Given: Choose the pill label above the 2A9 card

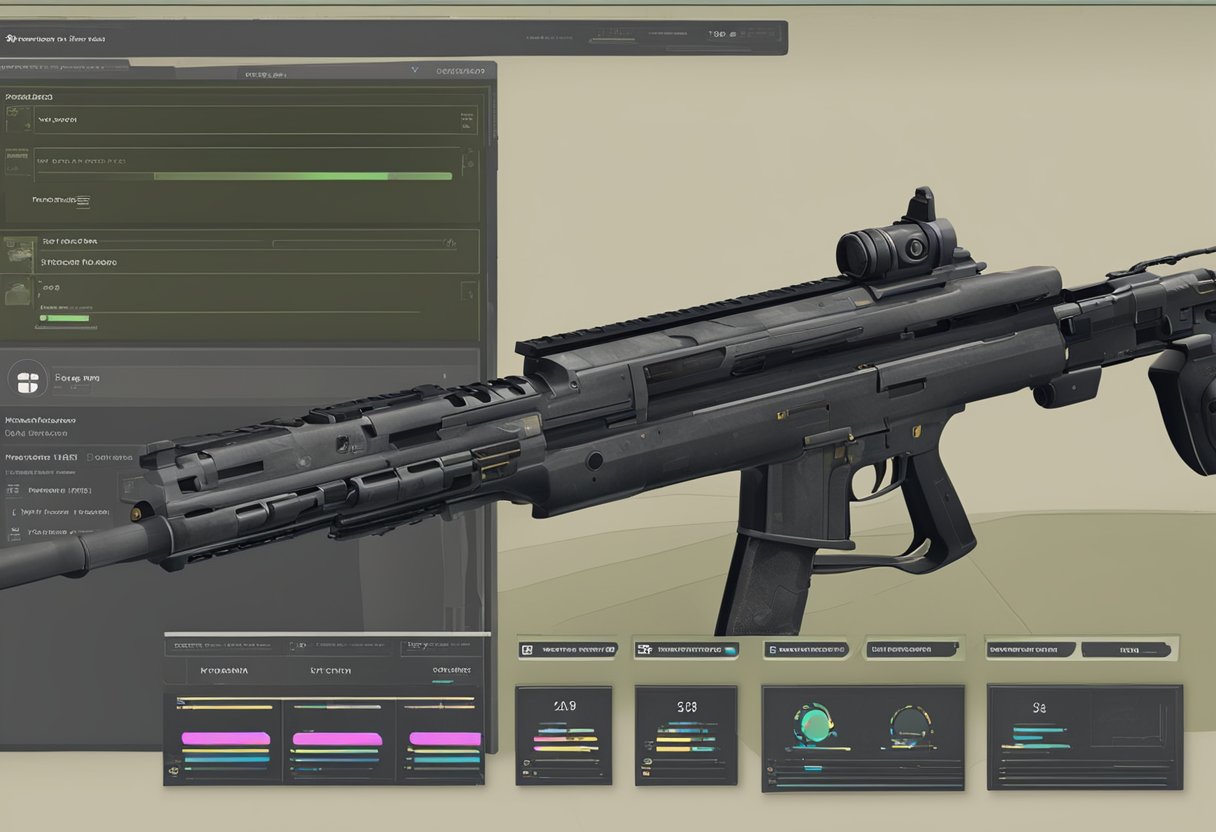Looking at the screenshot, I should pyautogui.click(x=567, y=649).
